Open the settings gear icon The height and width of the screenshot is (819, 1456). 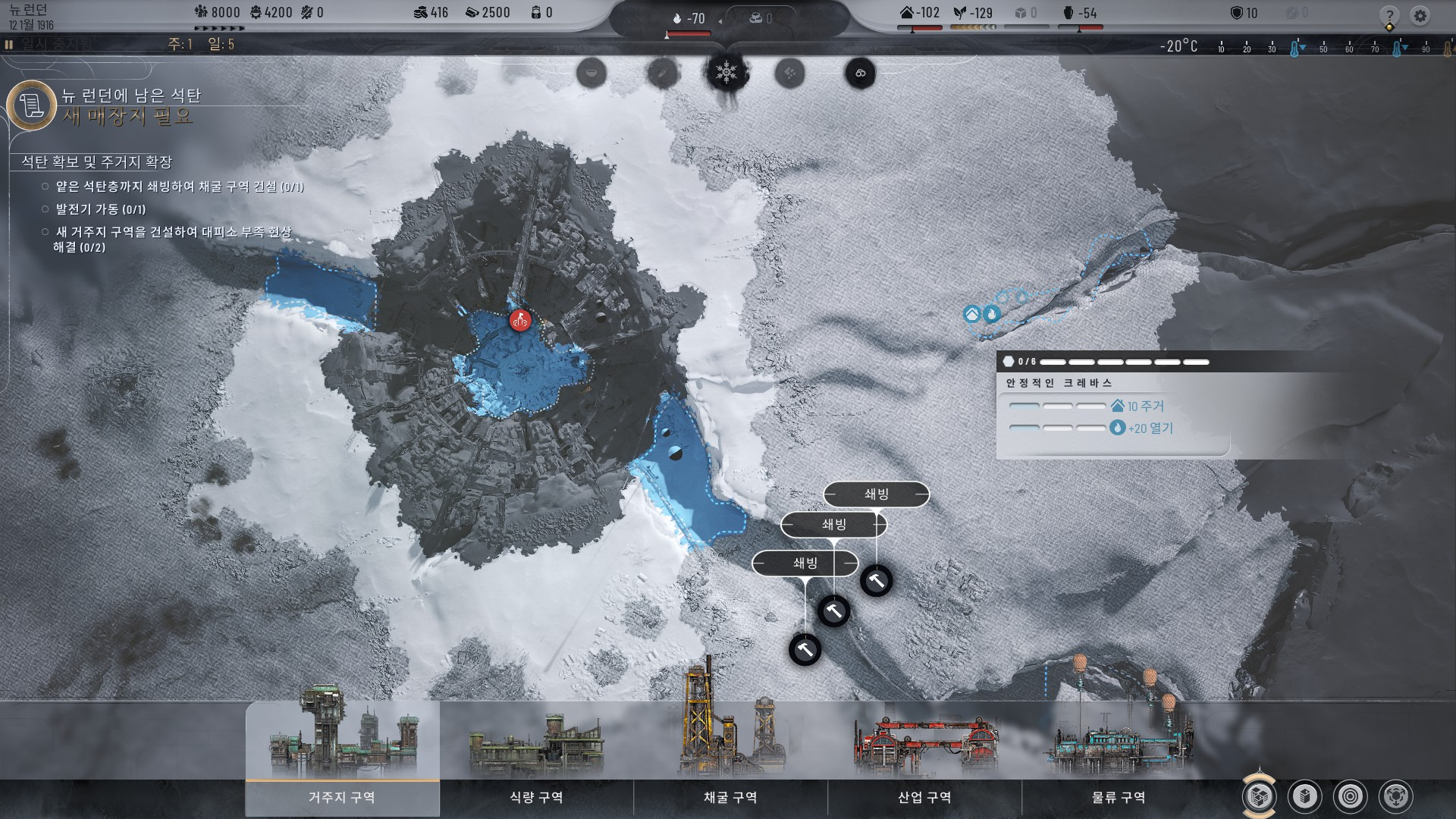point(1420,15)
